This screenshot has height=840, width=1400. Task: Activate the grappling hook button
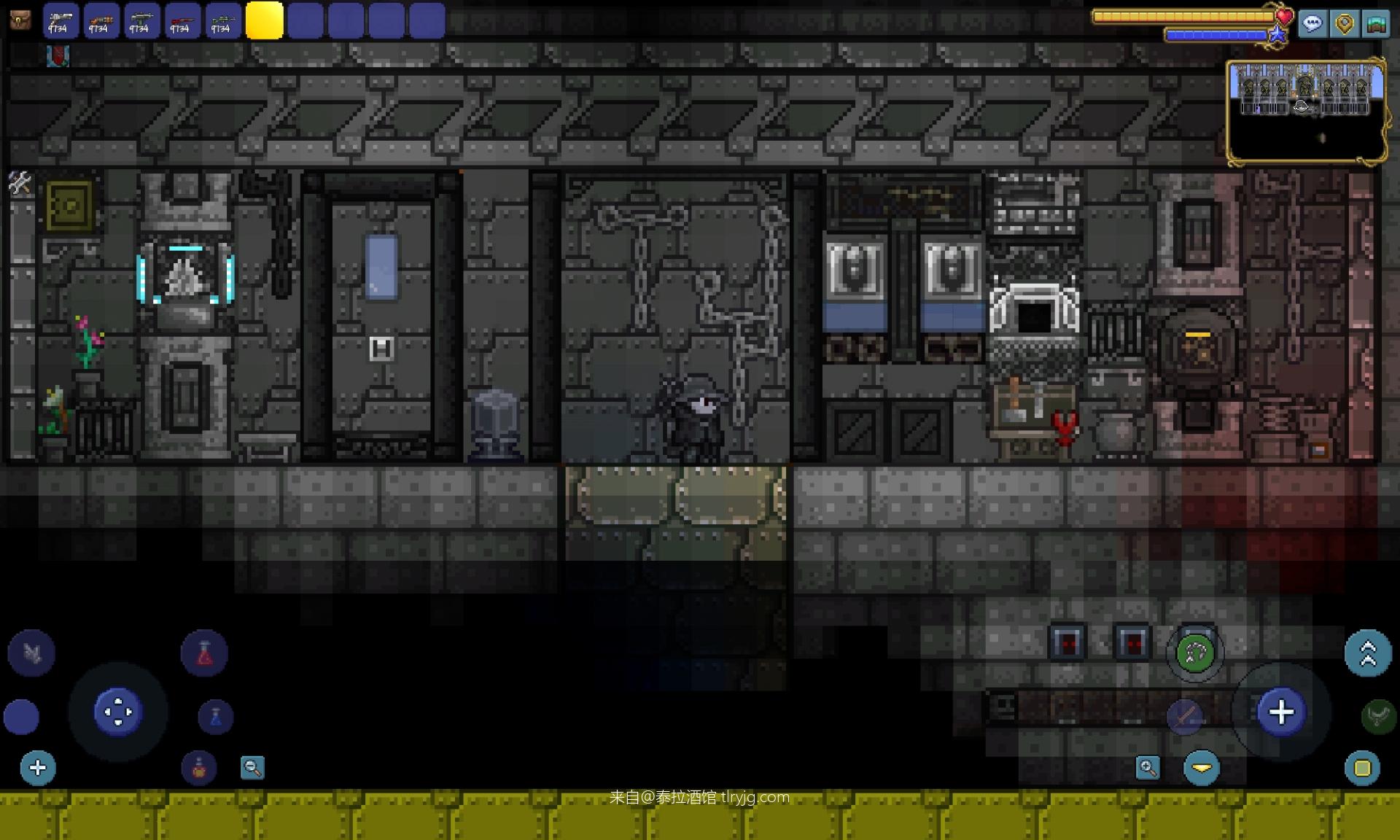[x=1194, y=653]
